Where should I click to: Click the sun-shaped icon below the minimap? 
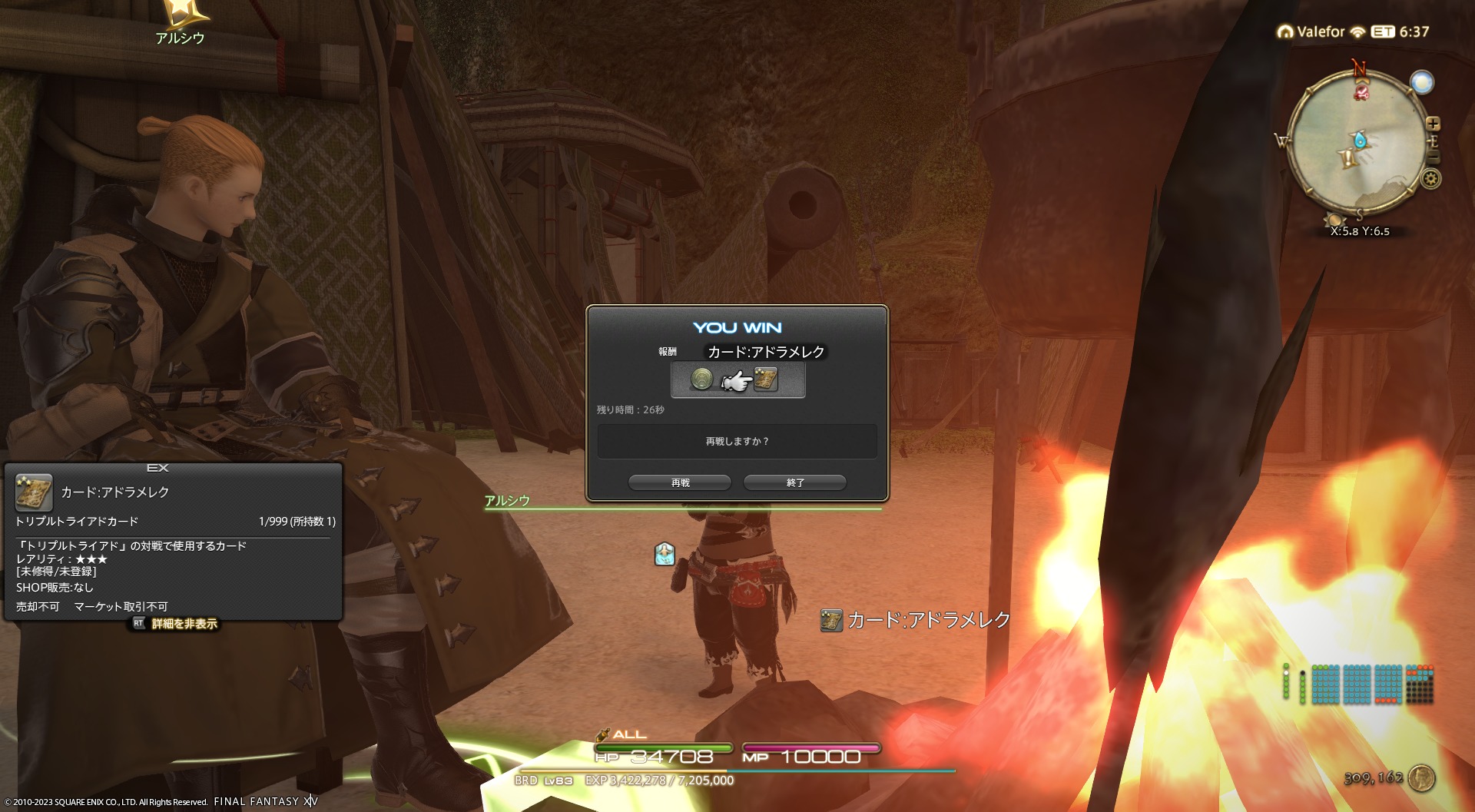point(1334,220)
